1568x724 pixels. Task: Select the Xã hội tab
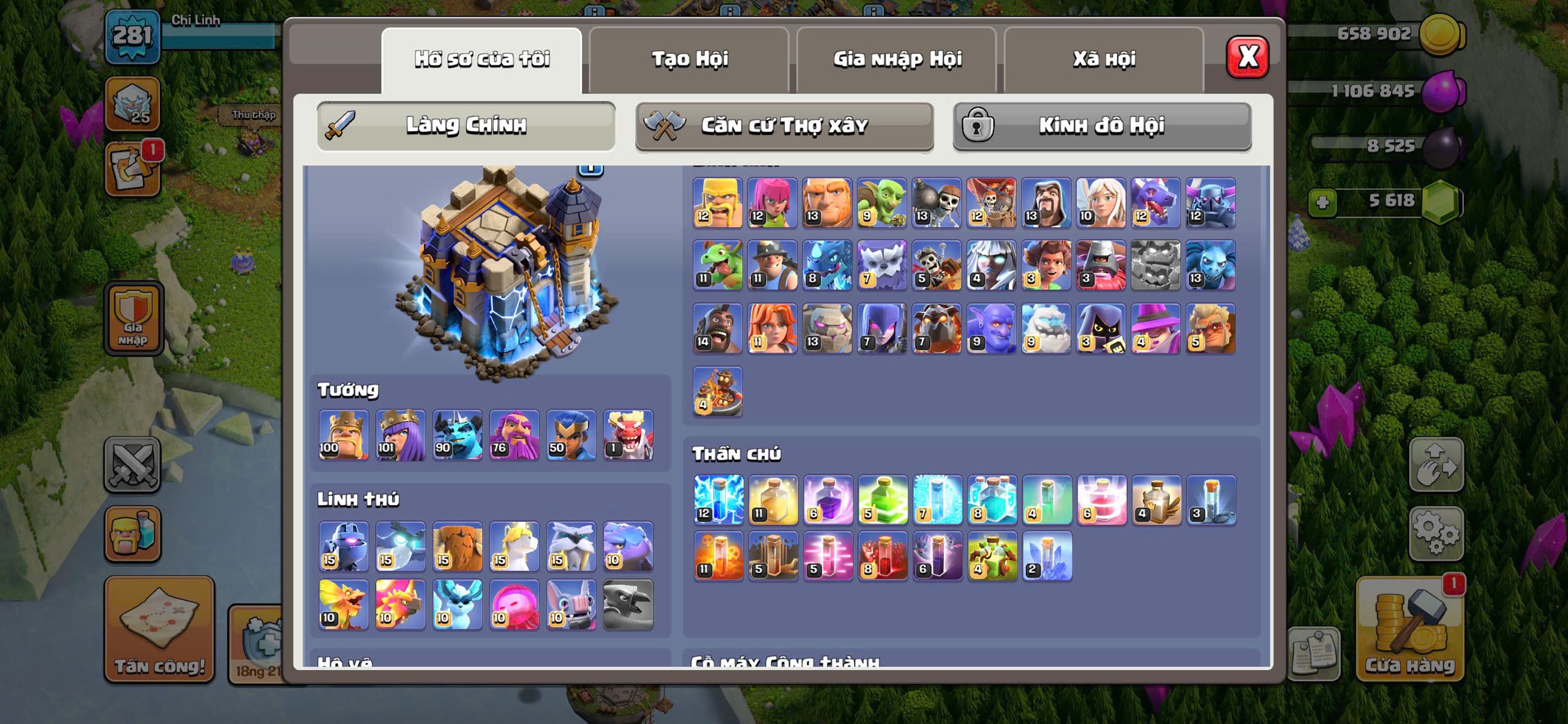pyautogui.click(x=1104, y=59)
